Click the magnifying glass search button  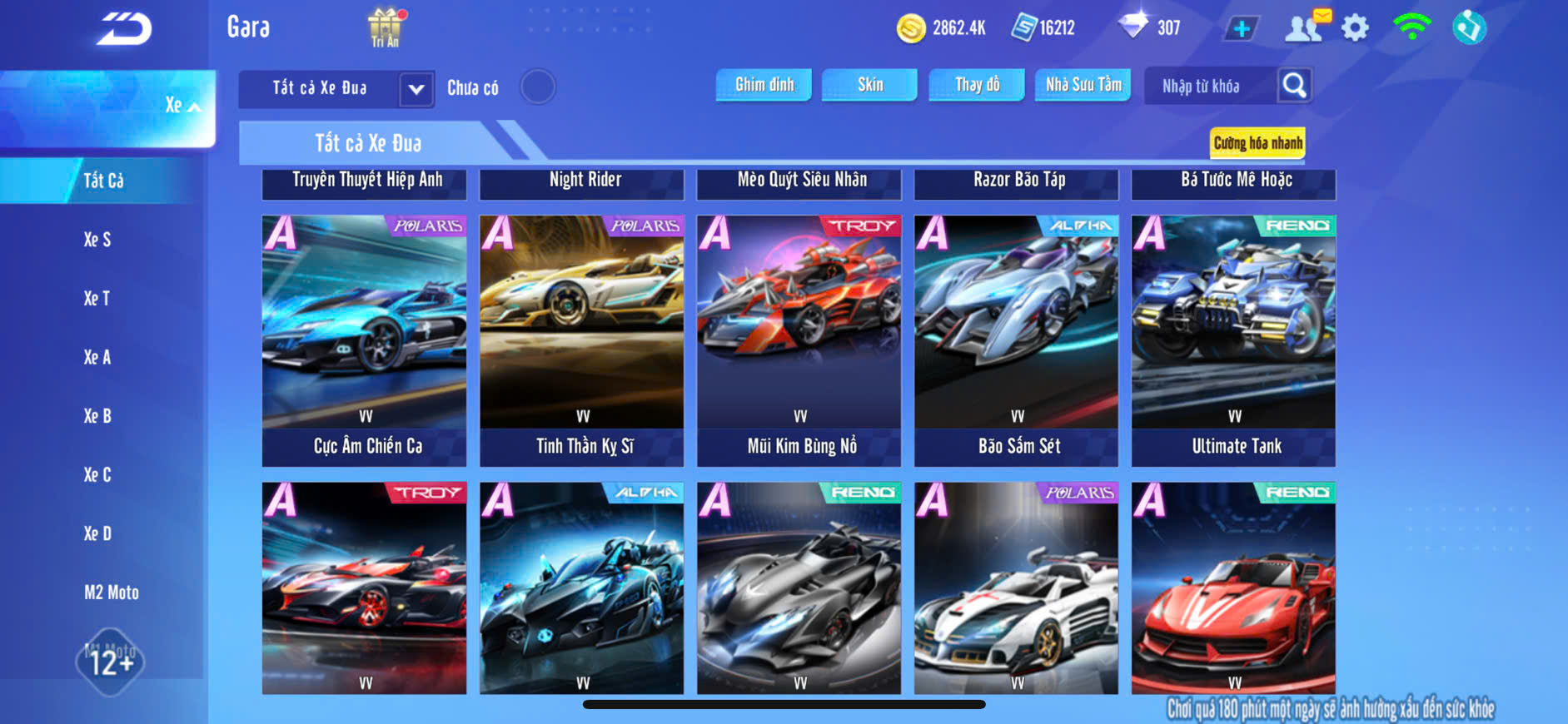(1294, 86)
